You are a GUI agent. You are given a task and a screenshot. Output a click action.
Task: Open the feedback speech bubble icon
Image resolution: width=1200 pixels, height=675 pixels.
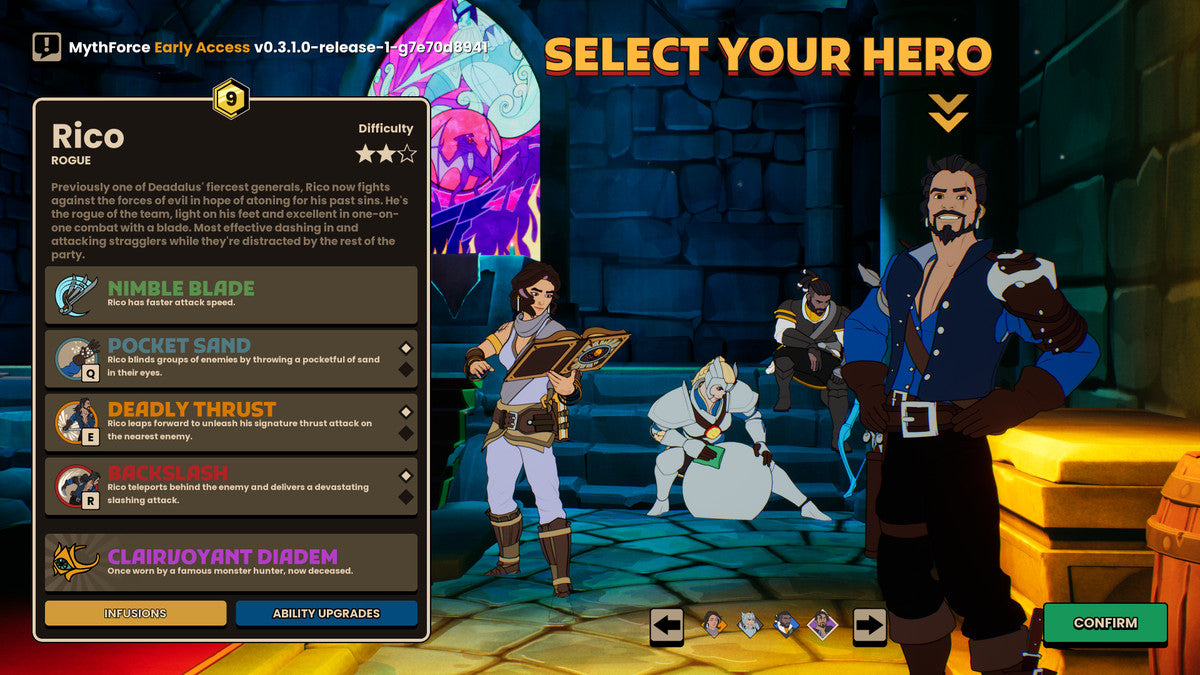(46, 47)
